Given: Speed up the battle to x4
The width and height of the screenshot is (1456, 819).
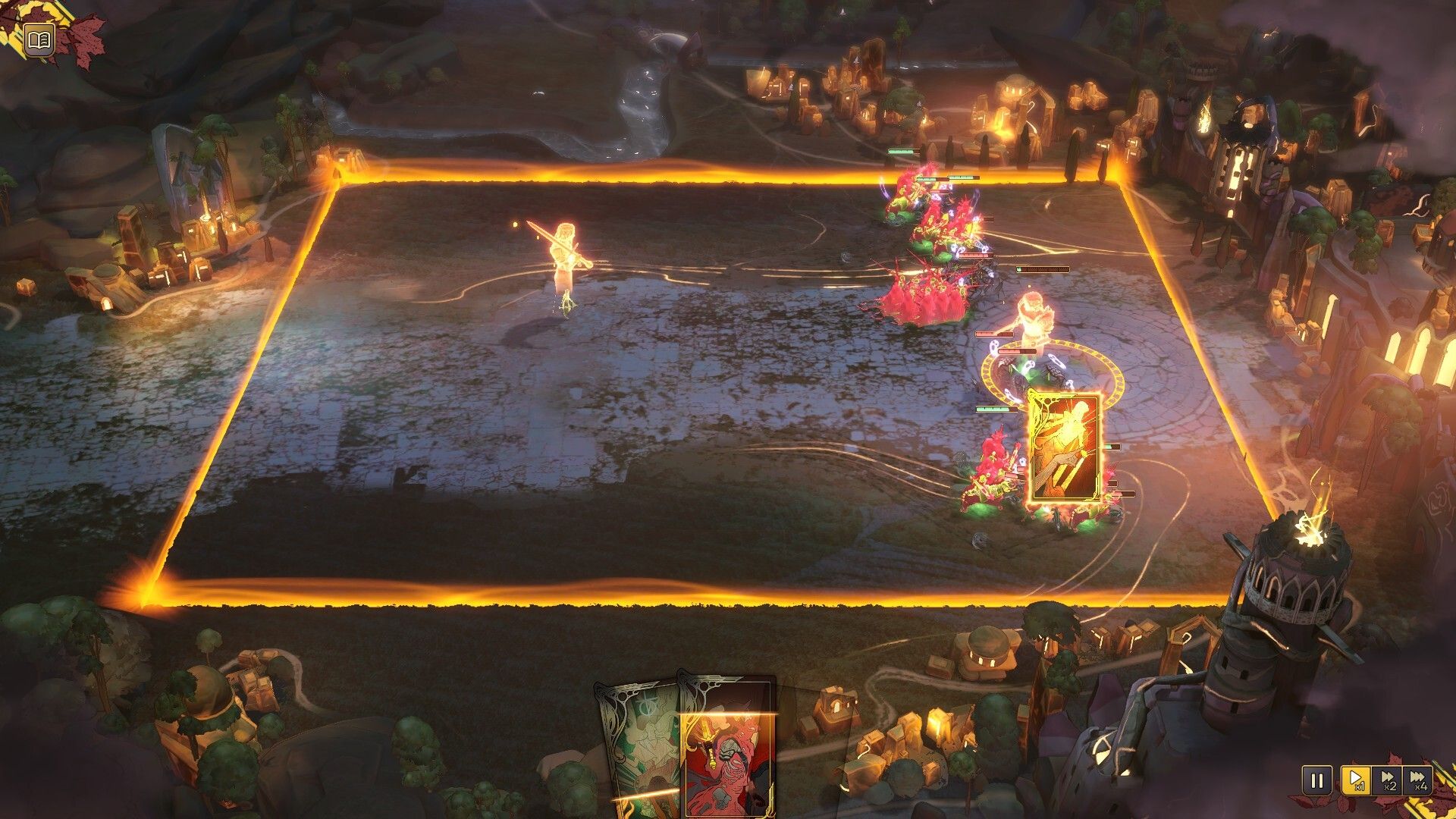Looking at the screenshot, I should click(x=1417, y=780).
